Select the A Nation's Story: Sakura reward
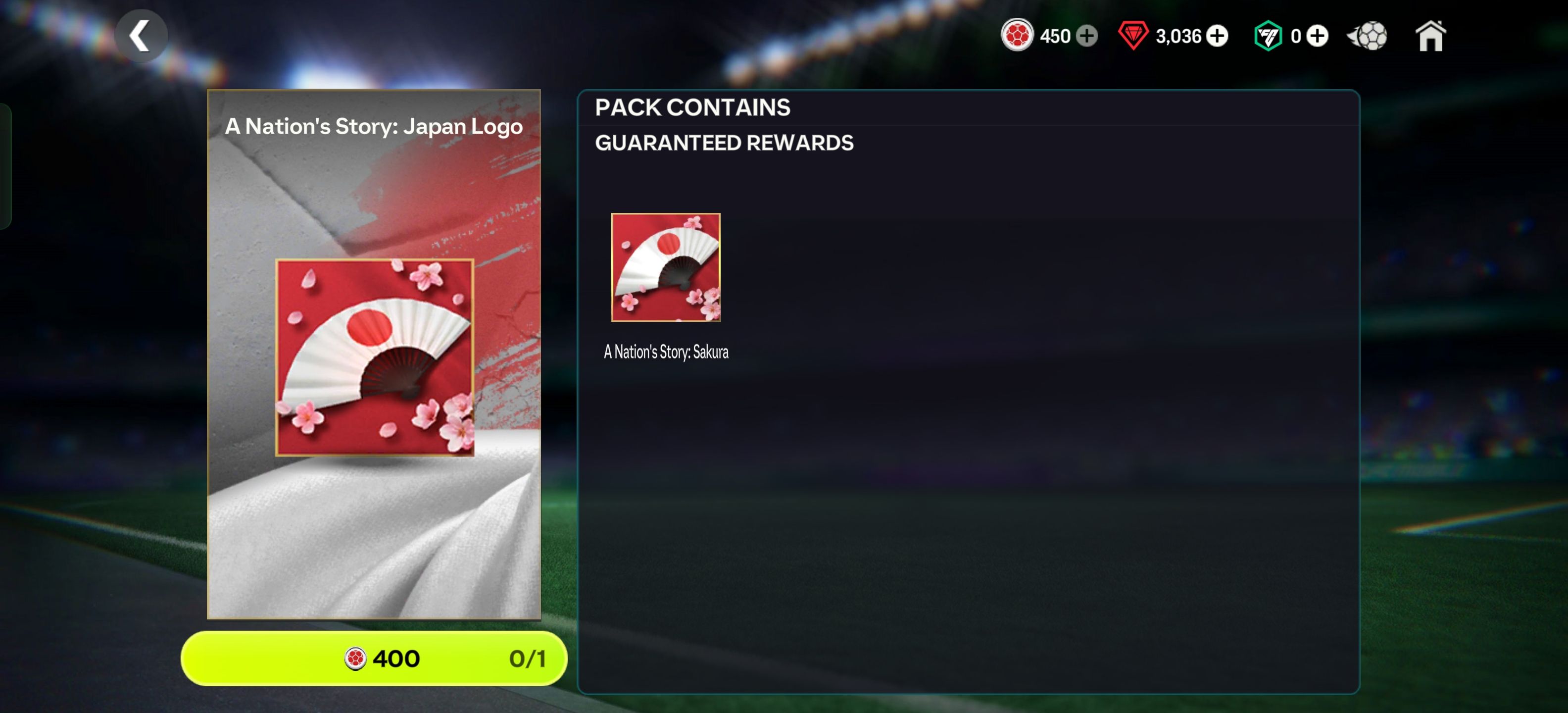Image resolution: width=1568 pixels, height=713 pixels. [665, 267]
